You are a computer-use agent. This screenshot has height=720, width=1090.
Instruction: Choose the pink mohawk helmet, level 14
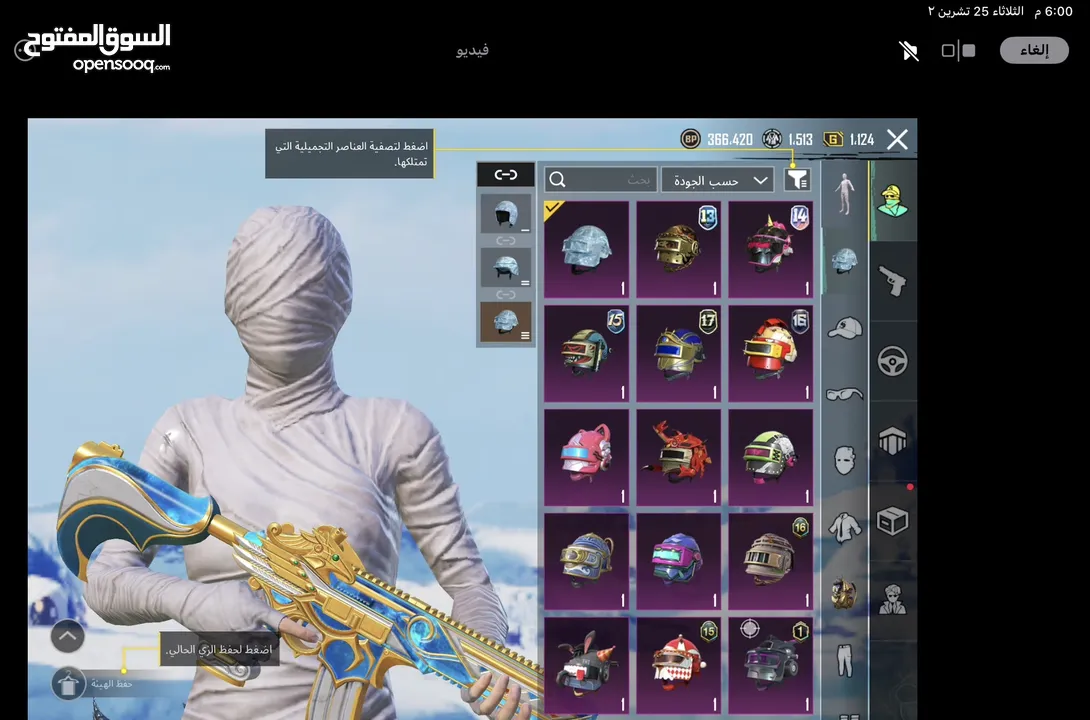(x=770, y=249)
